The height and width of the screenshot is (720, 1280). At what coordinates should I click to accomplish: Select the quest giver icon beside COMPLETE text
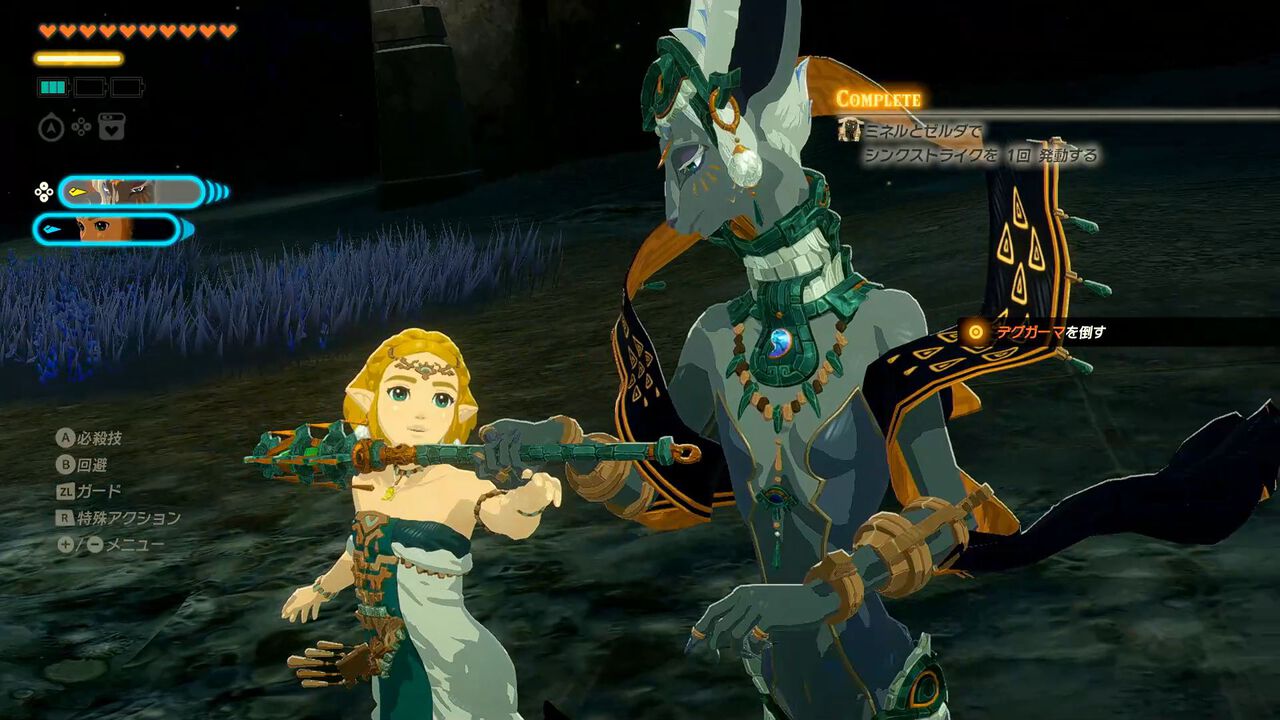[849, 131]
